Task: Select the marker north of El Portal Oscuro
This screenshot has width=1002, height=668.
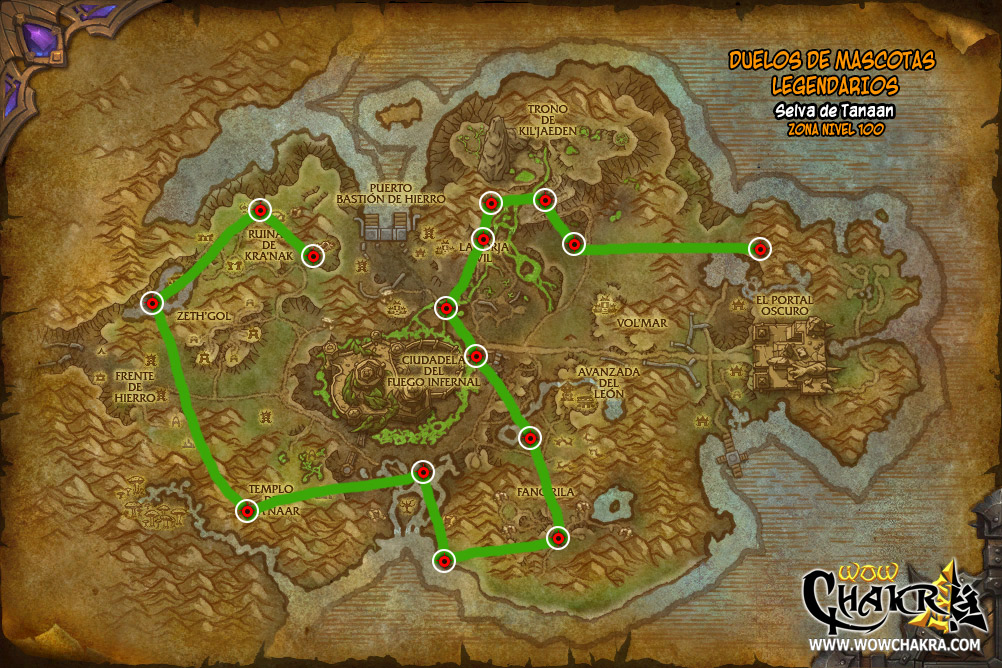Action: coord(760,248)
